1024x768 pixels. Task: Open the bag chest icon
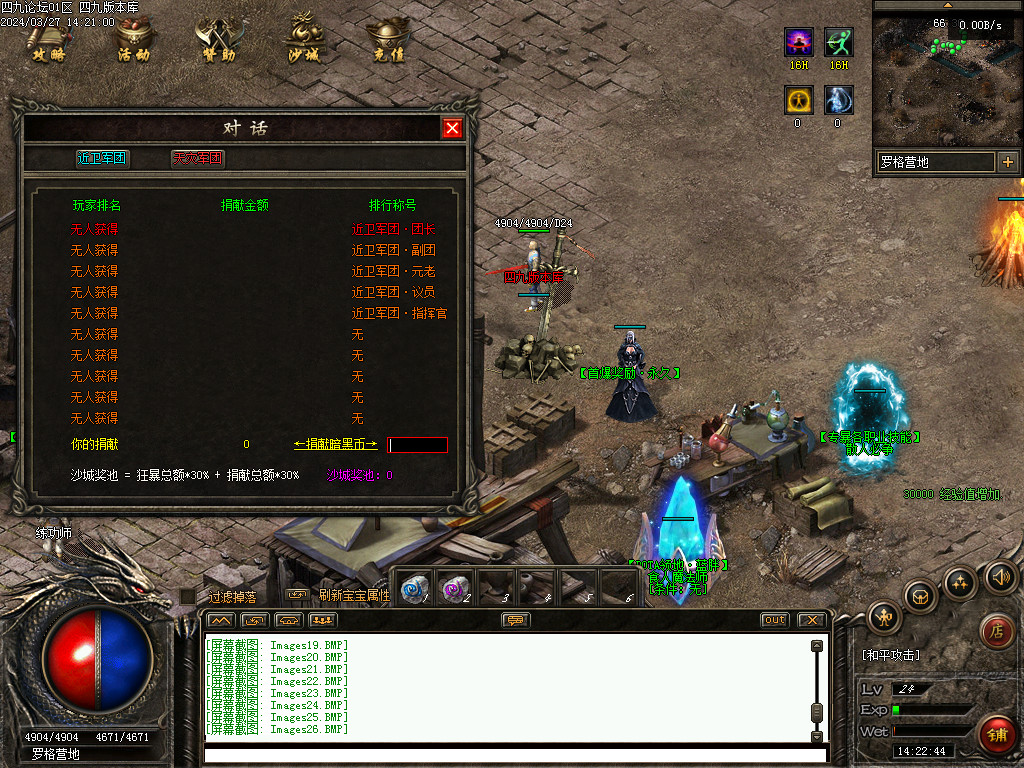click(x=920, y=596)
